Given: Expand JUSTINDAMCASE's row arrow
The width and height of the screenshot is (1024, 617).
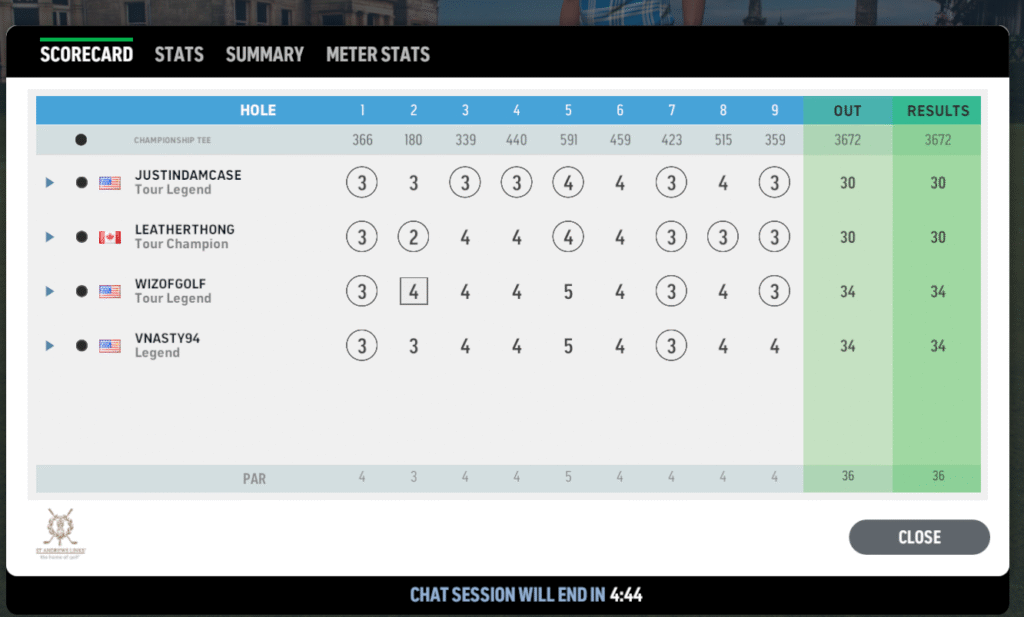Looking at the screenshot, I should pyautogui.click(x=49, y=183).
